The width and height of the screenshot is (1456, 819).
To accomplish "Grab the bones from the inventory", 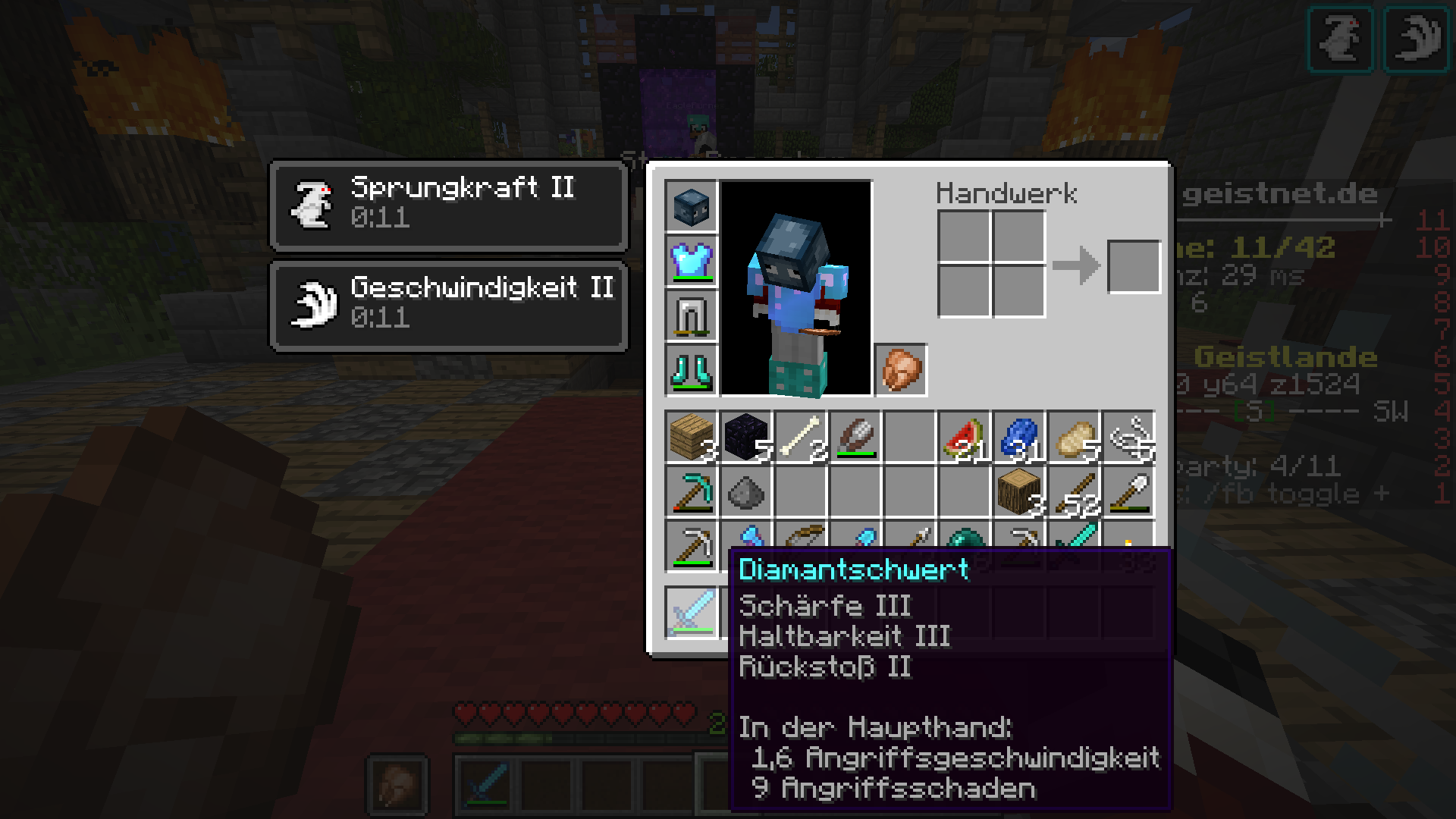I will tap(800, 437).
